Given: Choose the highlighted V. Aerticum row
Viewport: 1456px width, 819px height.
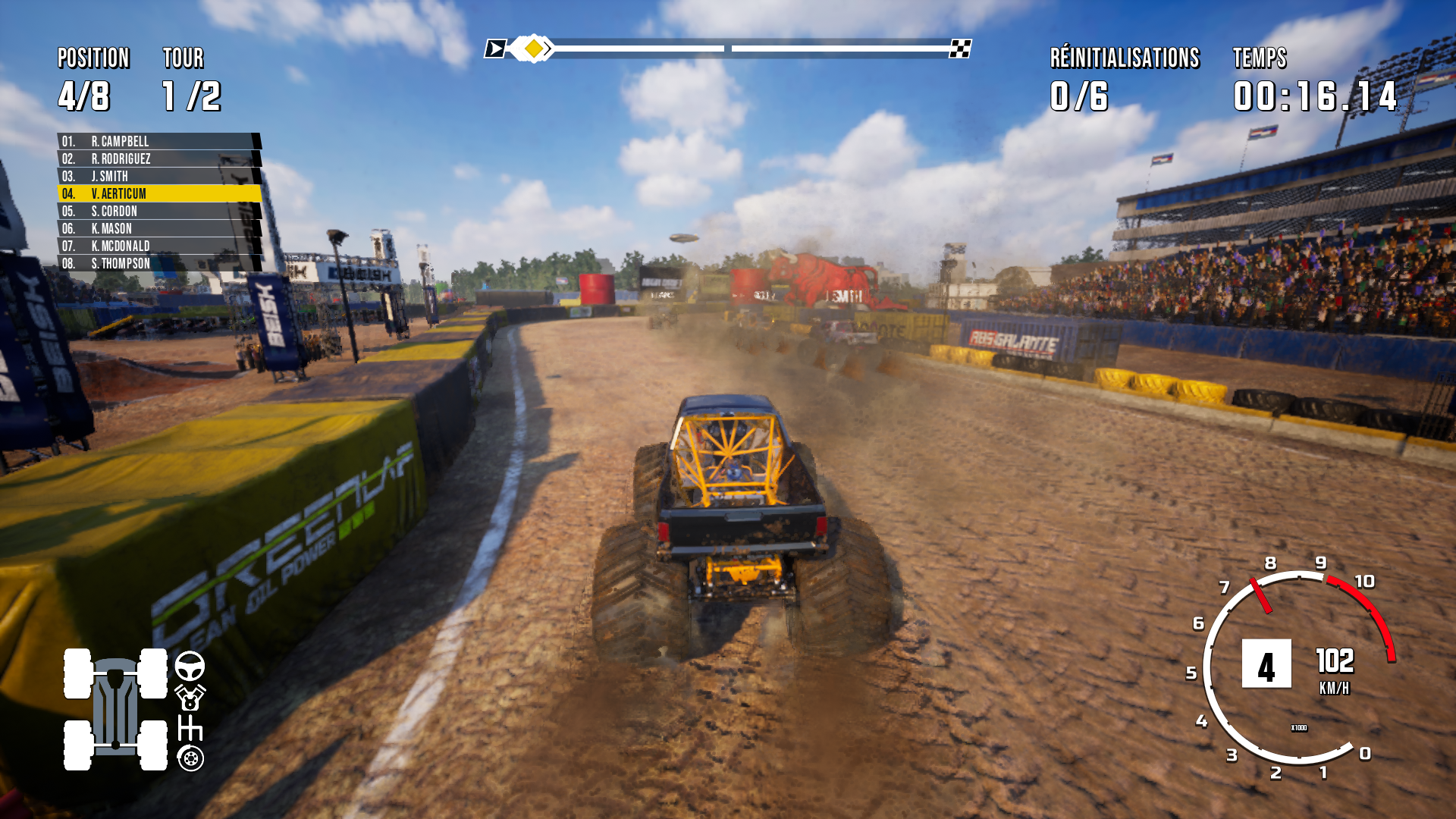Looking at the screenshot, I should click(158, 194).
